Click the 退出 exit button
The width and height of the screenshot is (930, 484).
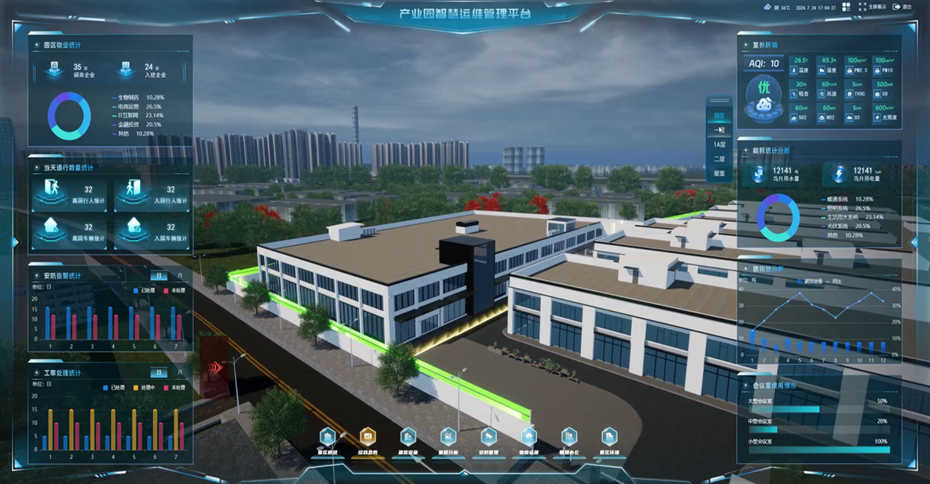pyautogui.click(x=903, y=7)
